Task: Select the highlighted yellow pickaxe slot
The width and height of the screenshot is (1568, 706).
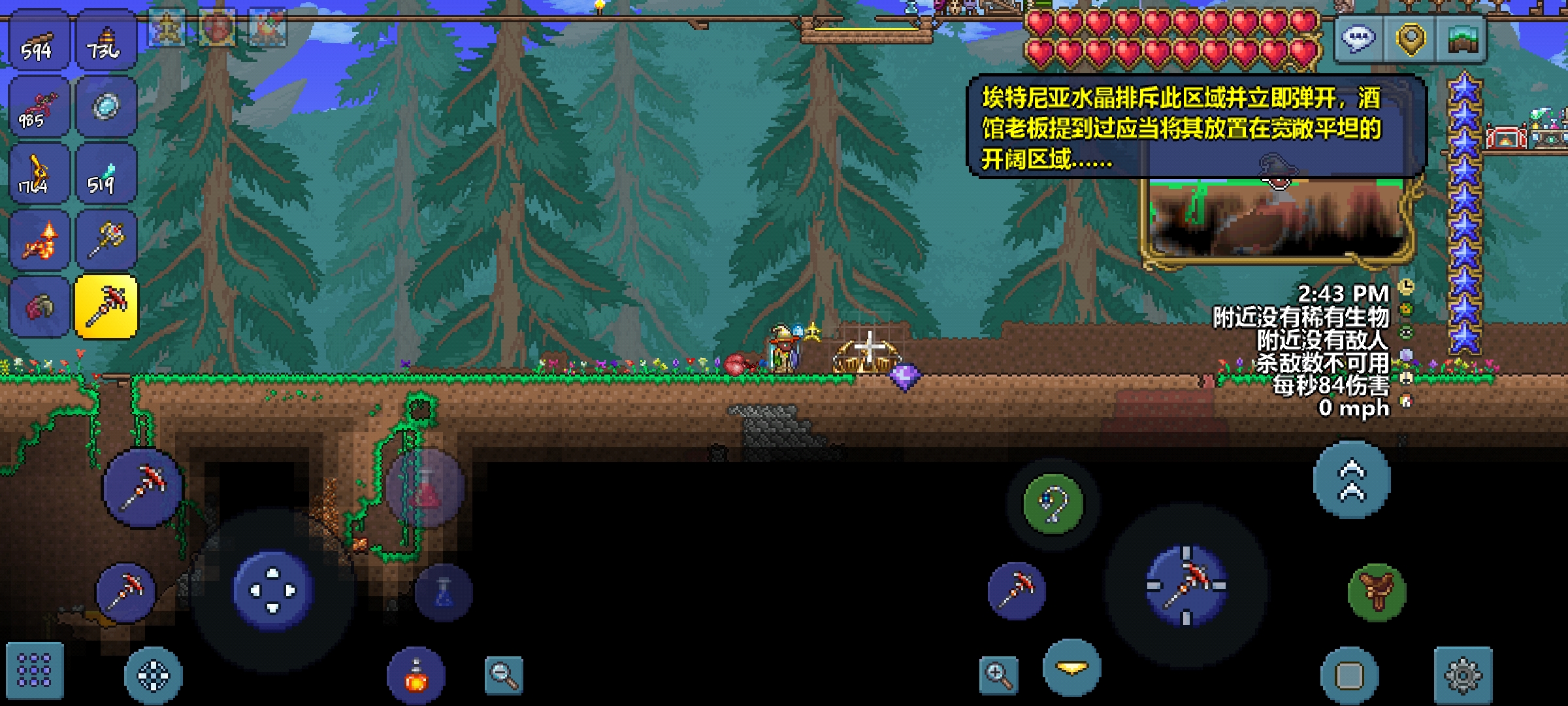Action: (x=106, y=307)
